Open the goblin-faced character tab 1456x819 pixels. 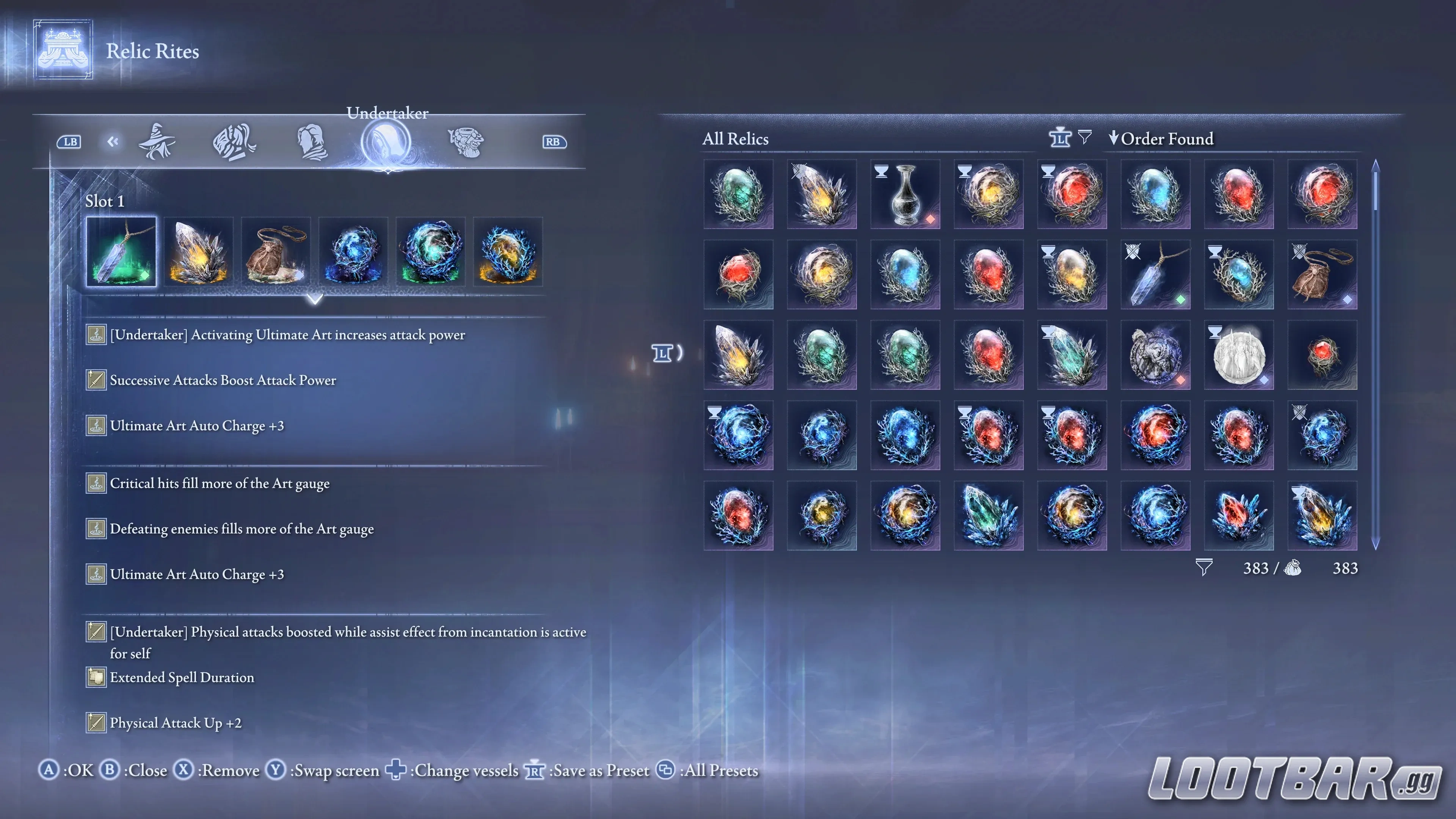point(465,142)
